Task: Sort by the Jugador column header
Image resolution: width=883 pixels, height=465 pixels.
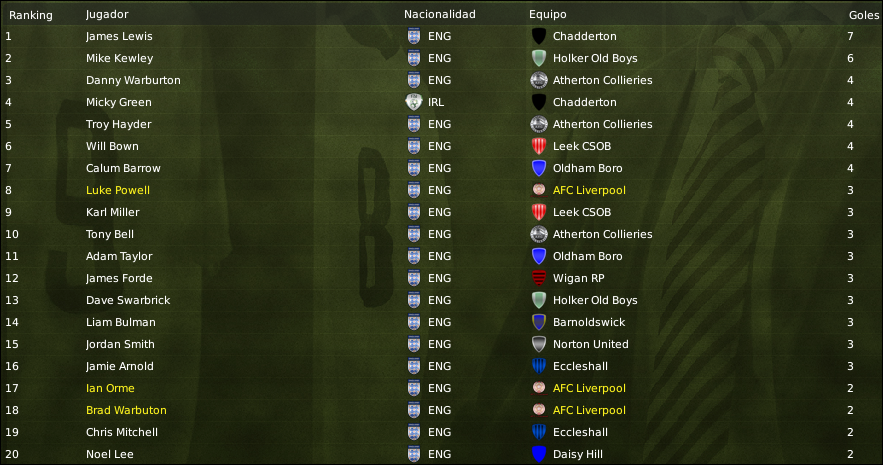Action: 107,15
